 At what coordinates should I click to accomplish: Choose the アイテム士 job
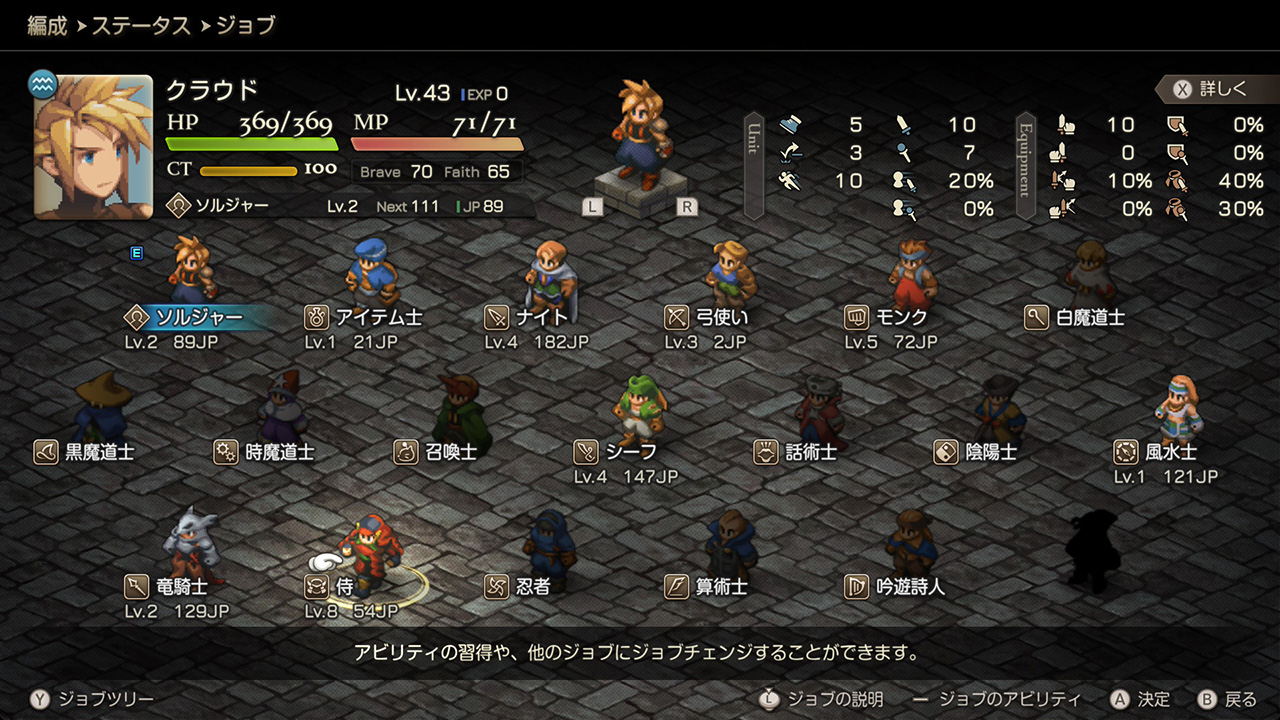point(365,318)
